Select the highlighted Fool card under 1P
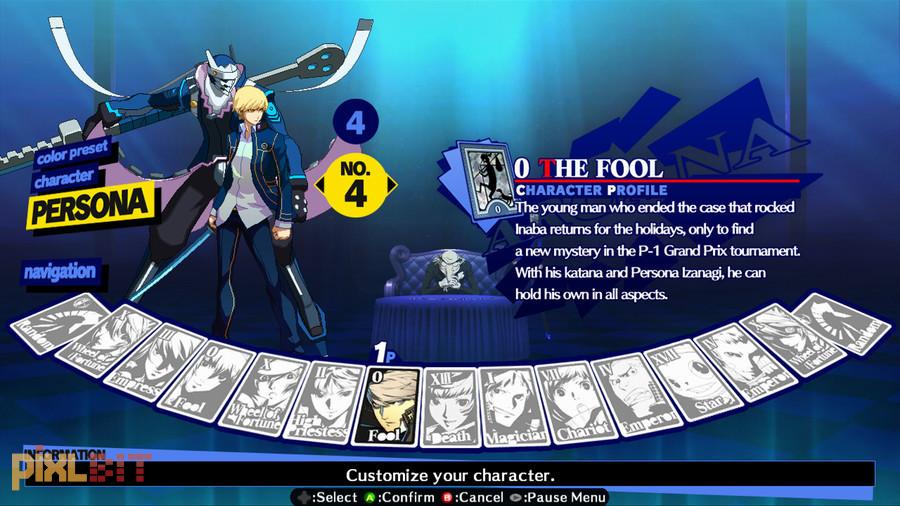 tap(386, 407)
